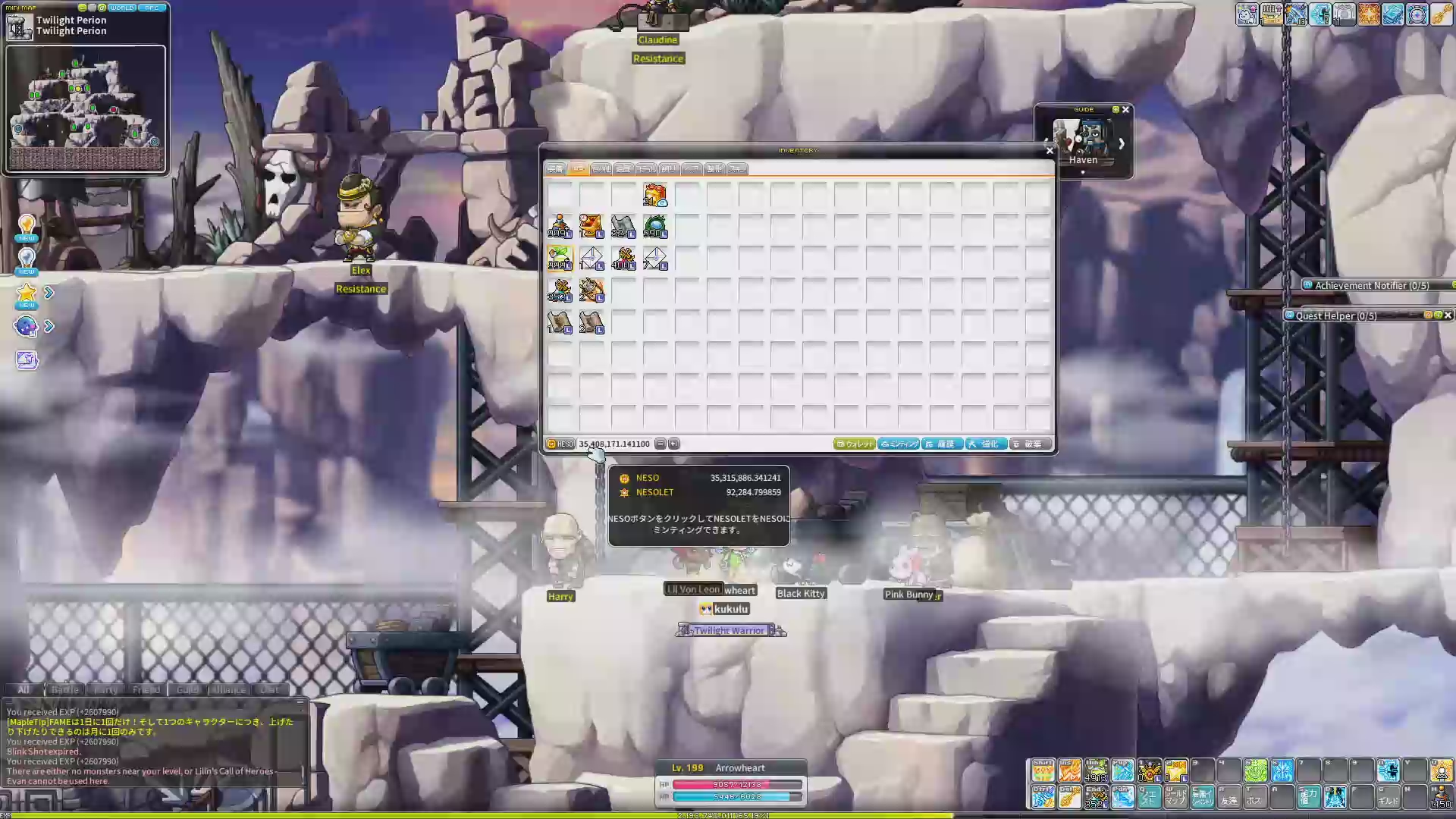The image size is (1456, 819).
Task: Open the lightbulb quest notification
Action: 27,225
